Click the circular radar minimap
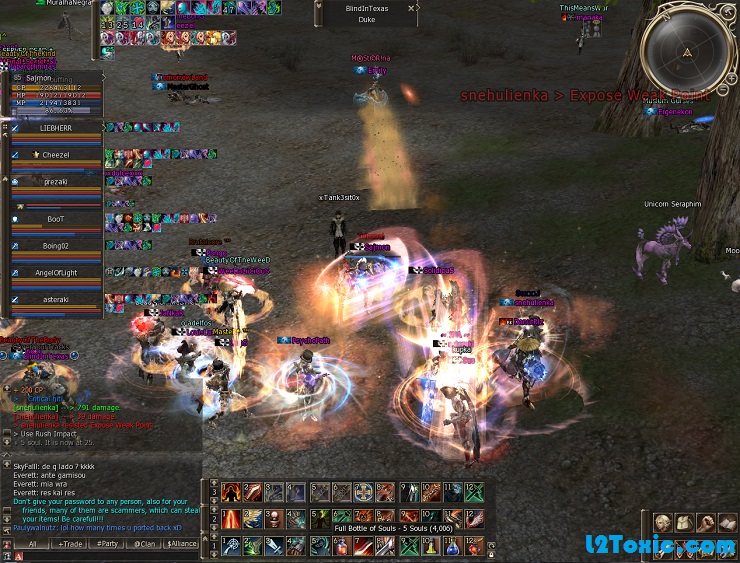740x563 pixels. [x=686, y=52]
